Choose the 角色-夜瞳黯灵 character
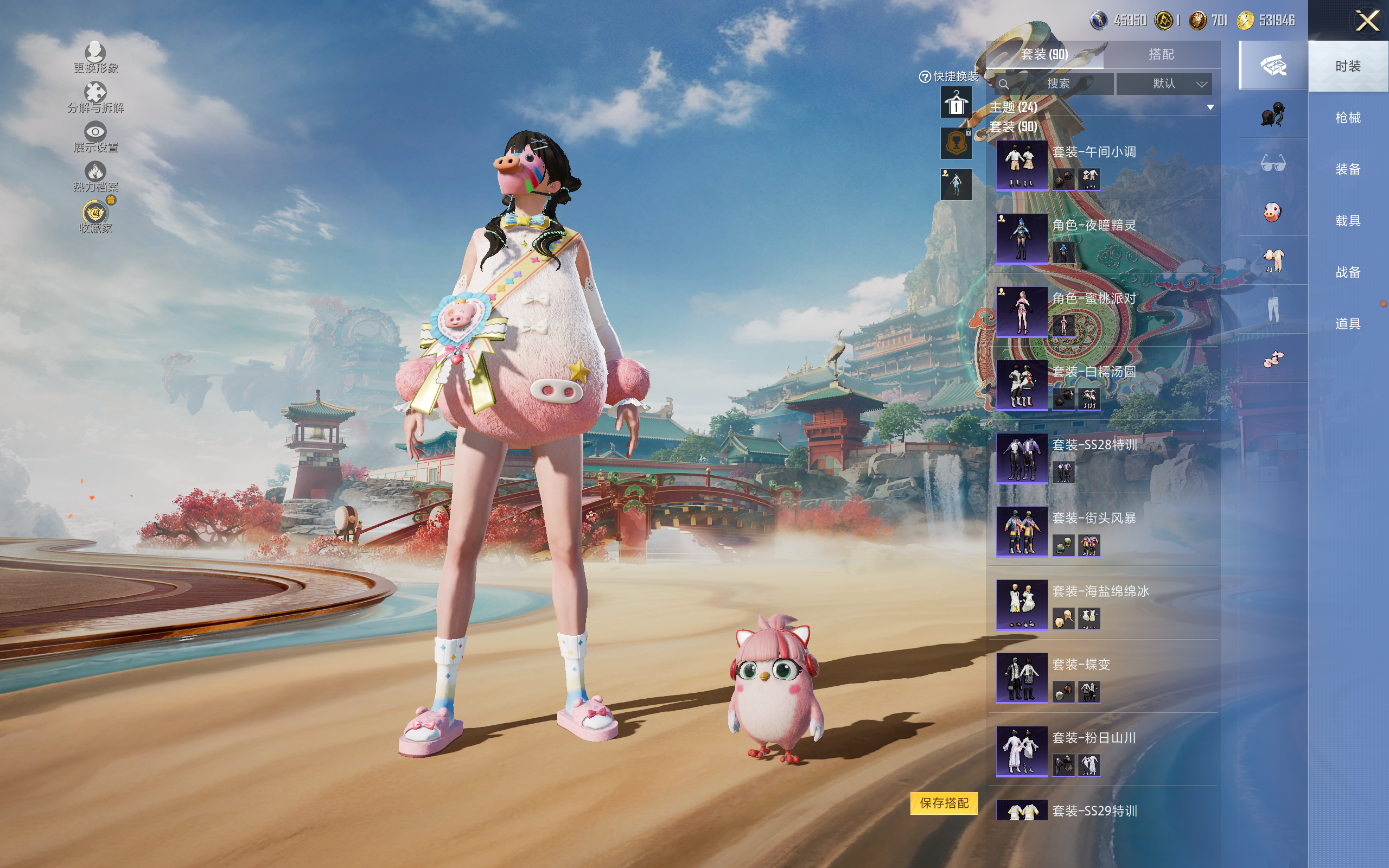1389x868 pixels. point(1022,238)
